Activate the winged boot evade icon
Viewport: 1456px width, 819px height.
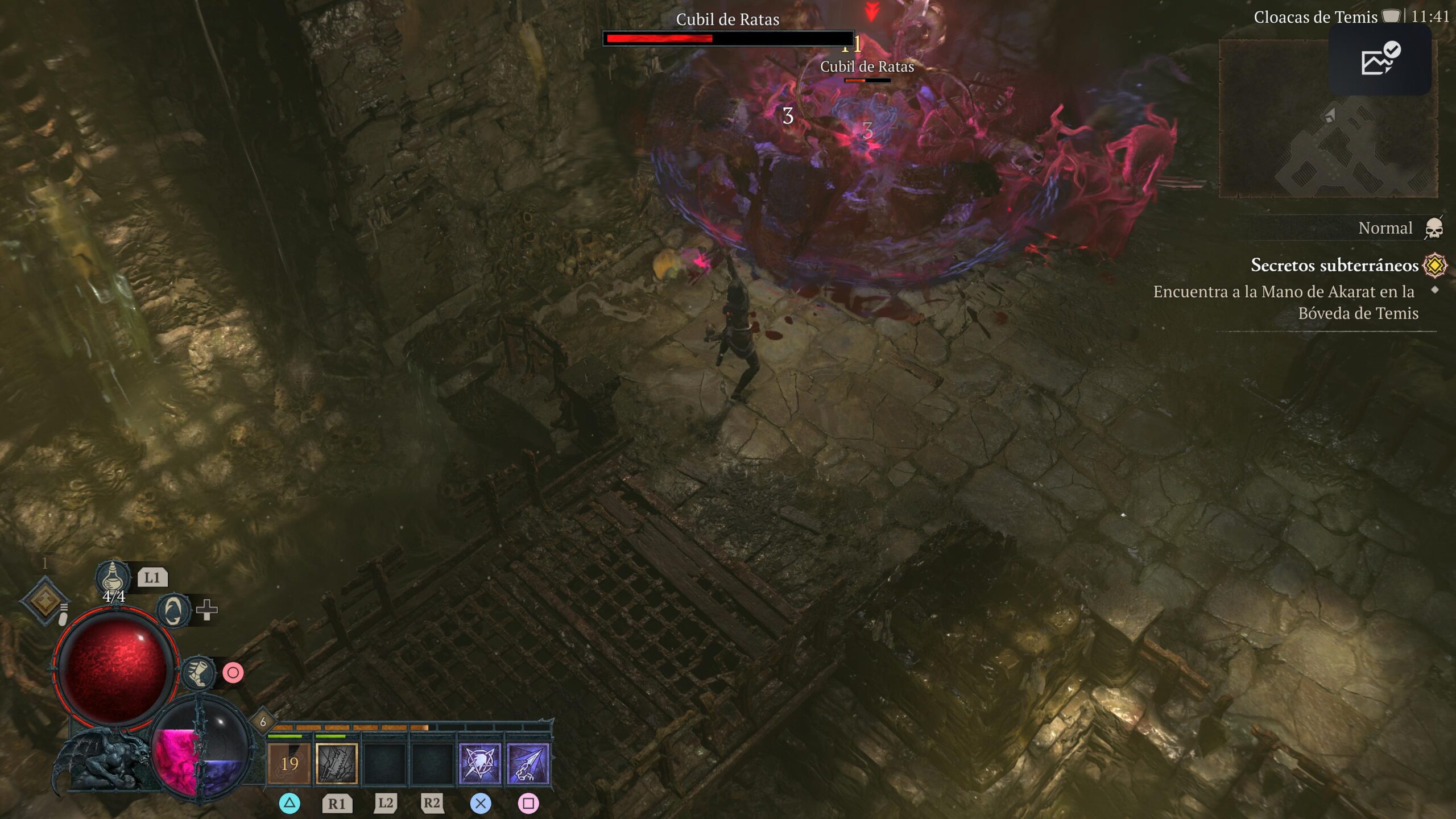point(198,673)
